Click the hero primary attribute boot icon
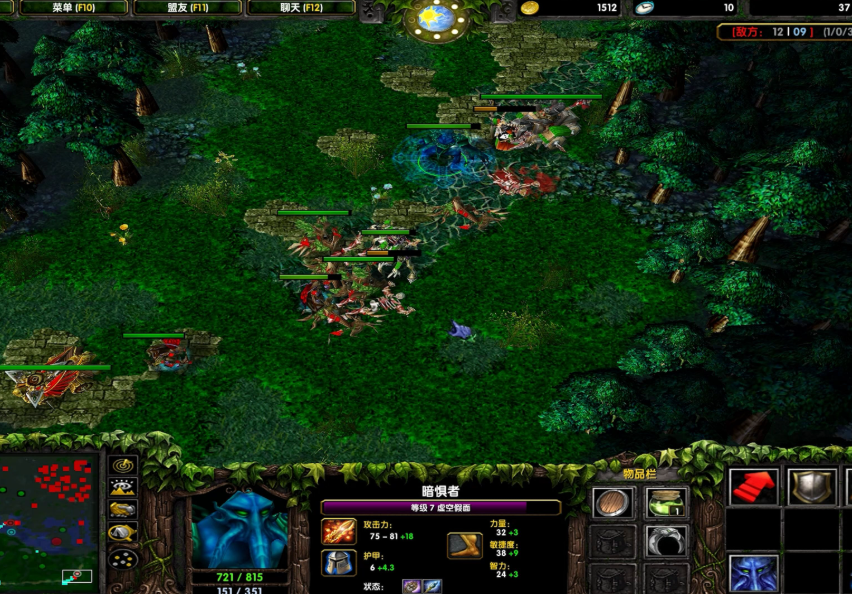Screen dimensions: 852x594 click(463, 545)
